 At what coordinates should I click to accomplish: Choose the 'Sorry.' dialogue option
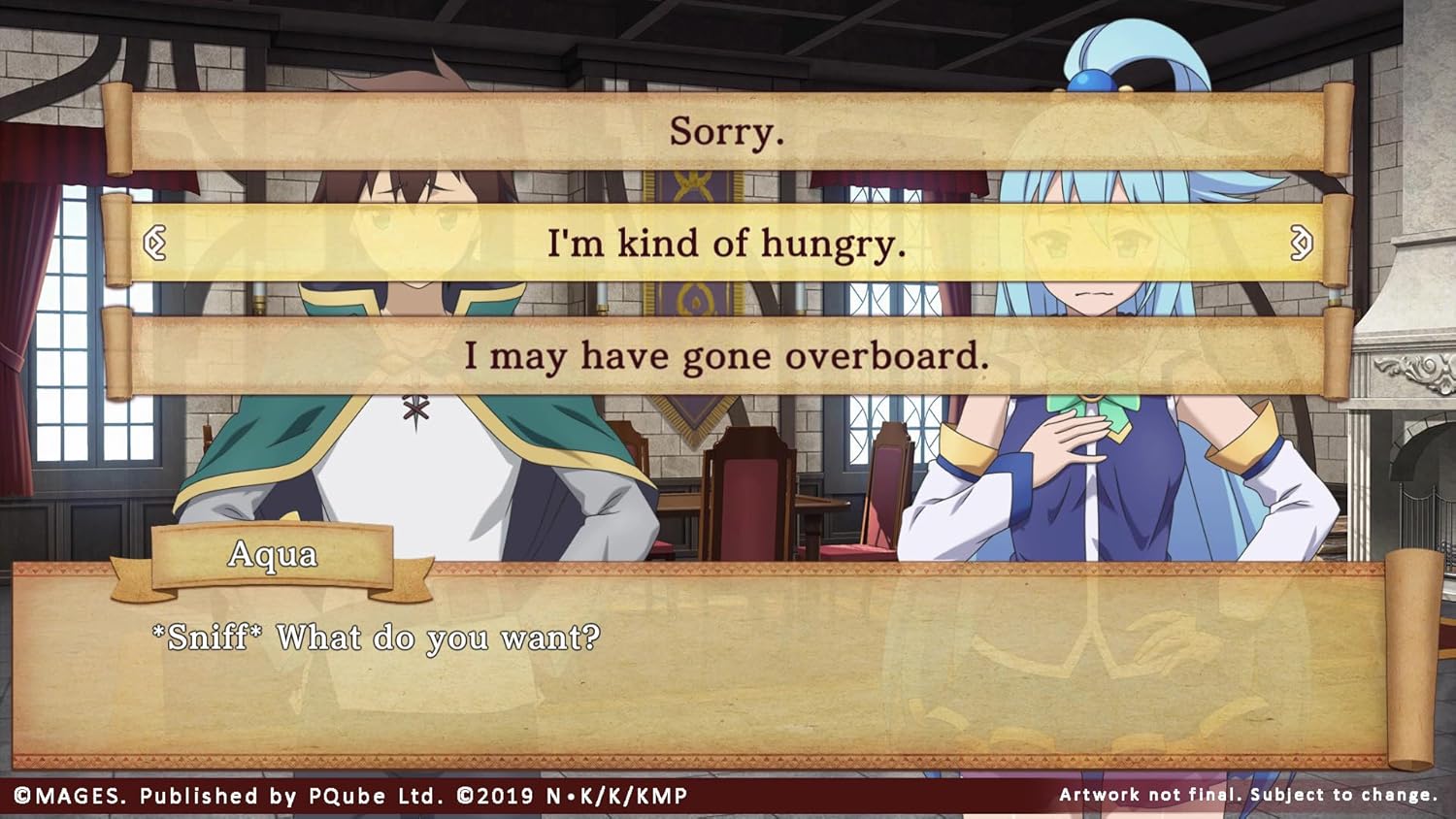(x=728, y=132)
